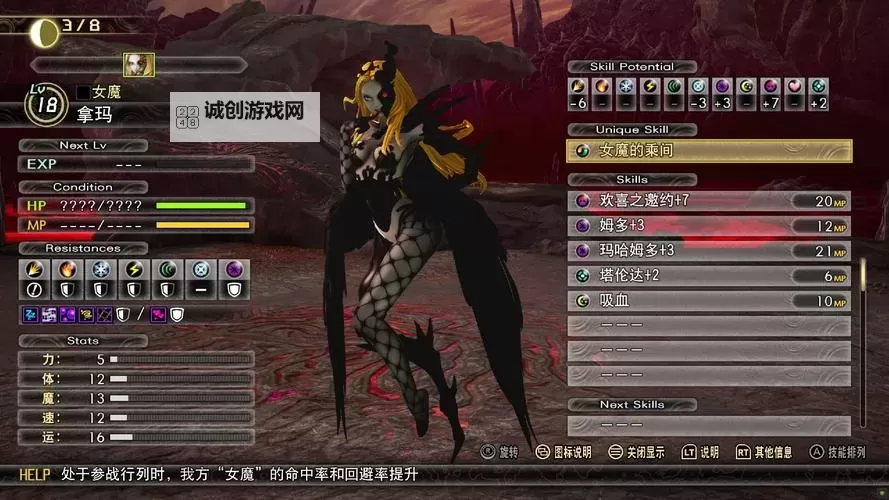The height and width of the screenshot is (500, 889).
Task: Click the demon portrait thumbnail
Action: point(138,64)
